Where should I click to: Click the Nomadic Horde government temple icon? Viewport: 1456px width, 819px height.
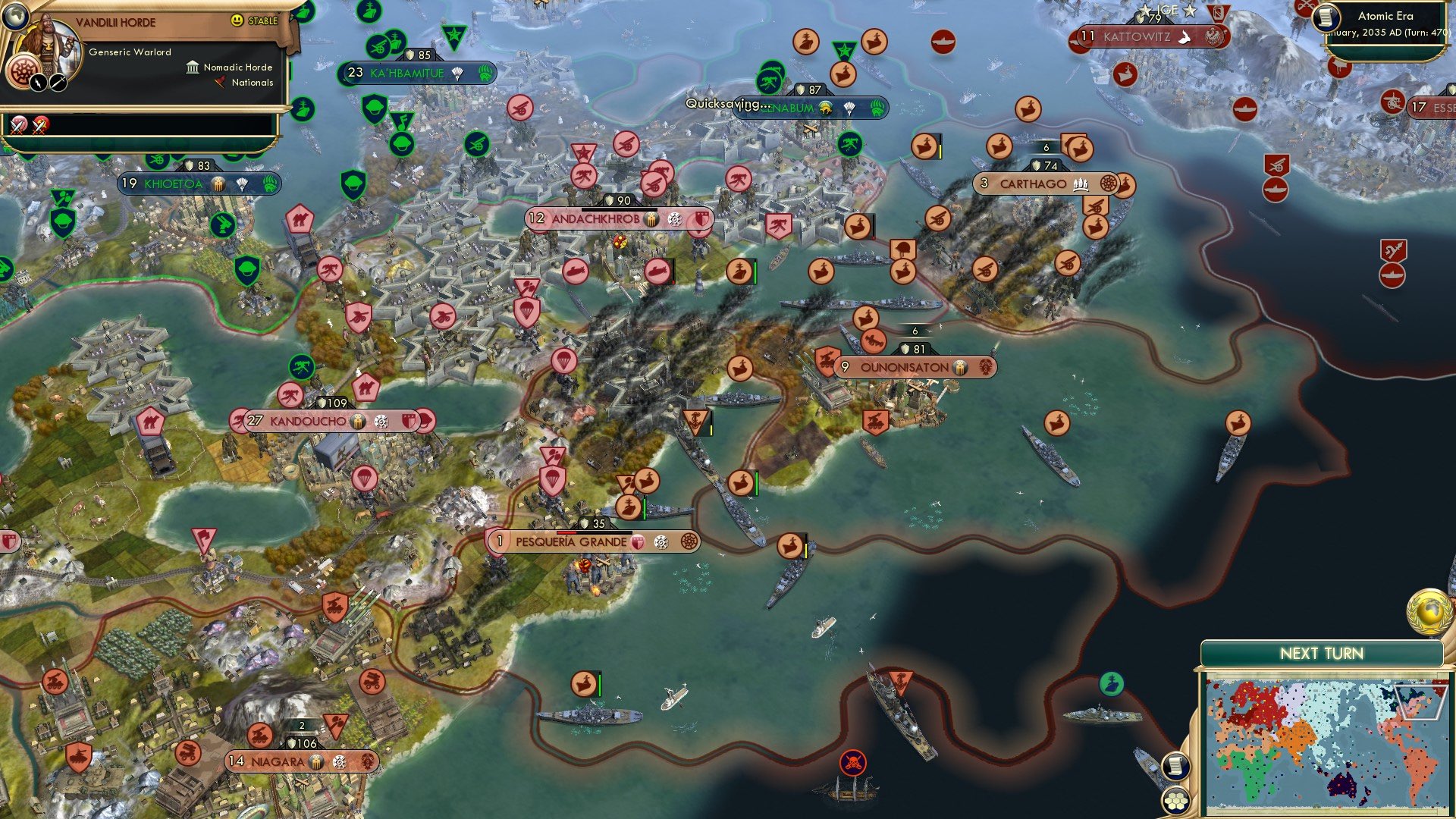193,67
